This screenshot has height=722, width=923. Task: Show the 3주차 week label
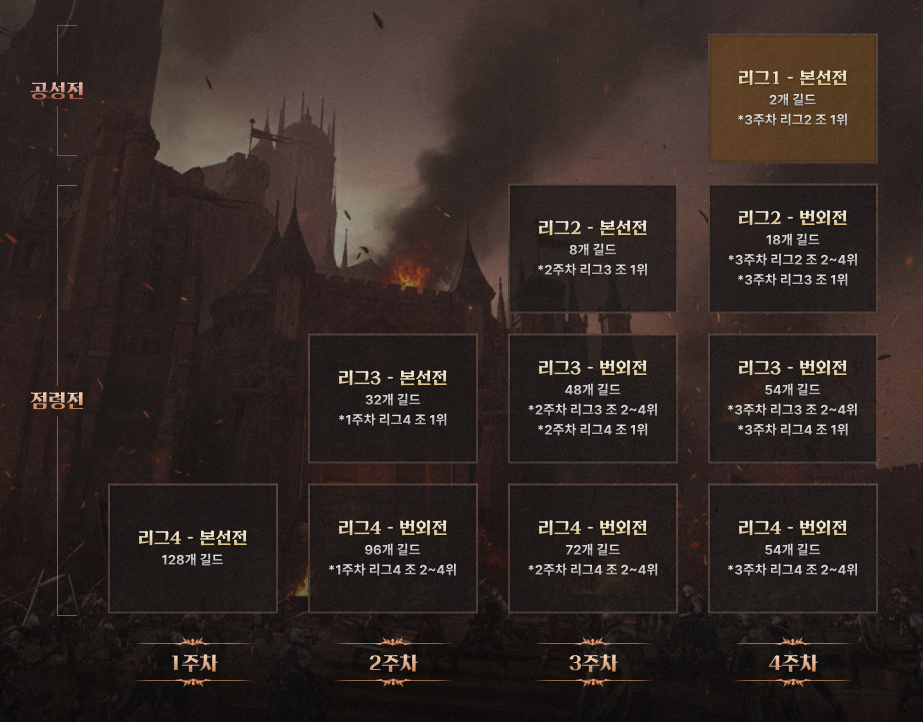[592, 663]
